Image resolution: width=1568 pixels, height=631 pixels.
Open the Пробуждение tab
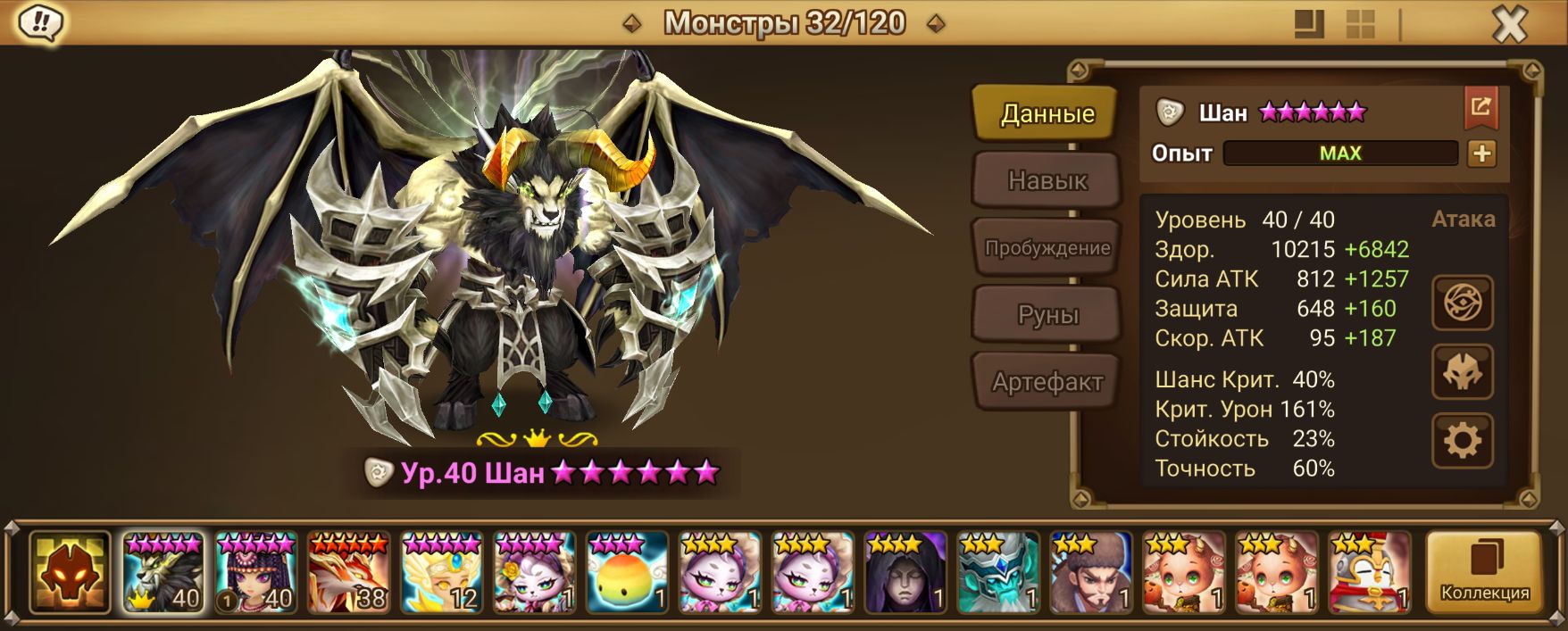(1047, 247)
